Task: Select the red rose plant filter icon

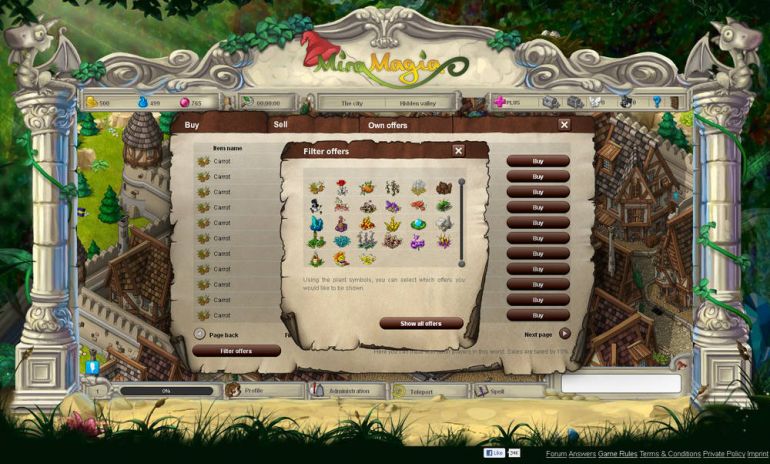Action: click(x=342, y=187)
